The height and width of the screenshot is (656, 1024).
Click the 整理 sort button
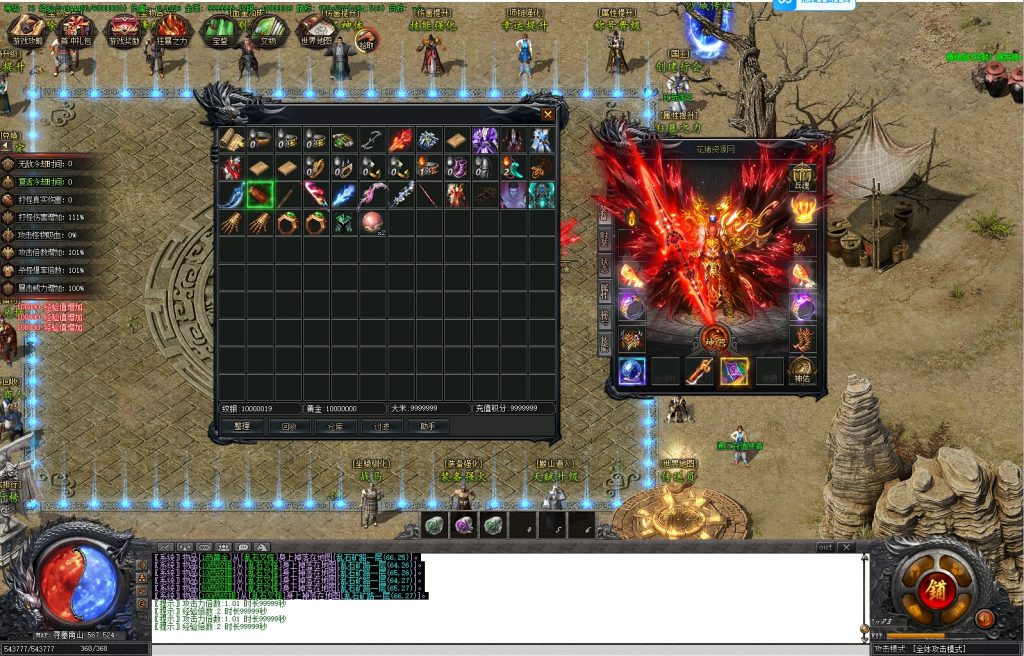click(x=242, y=426)
